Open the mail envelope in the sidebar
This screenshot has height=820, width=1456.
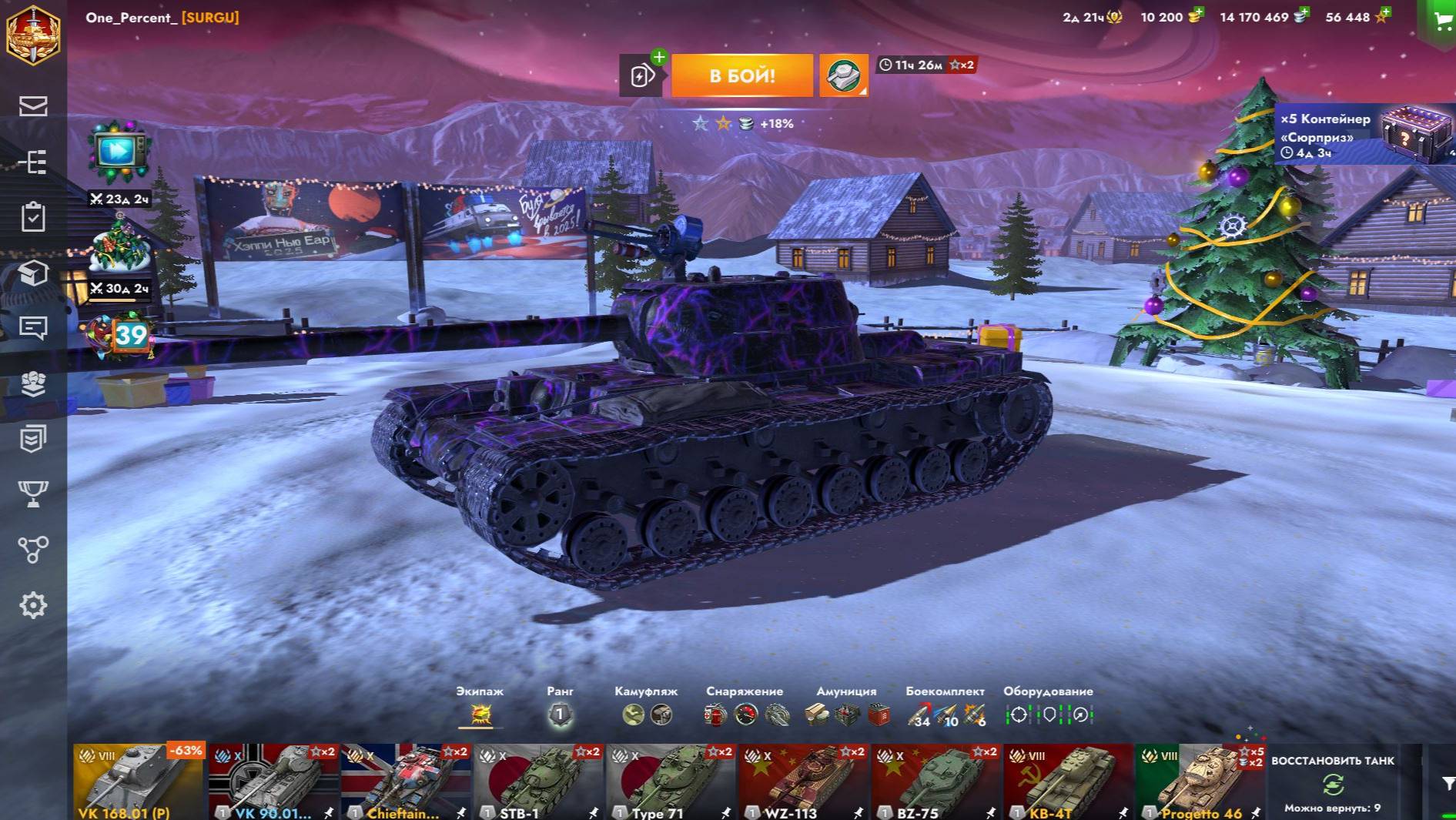(x=33, y=105)
